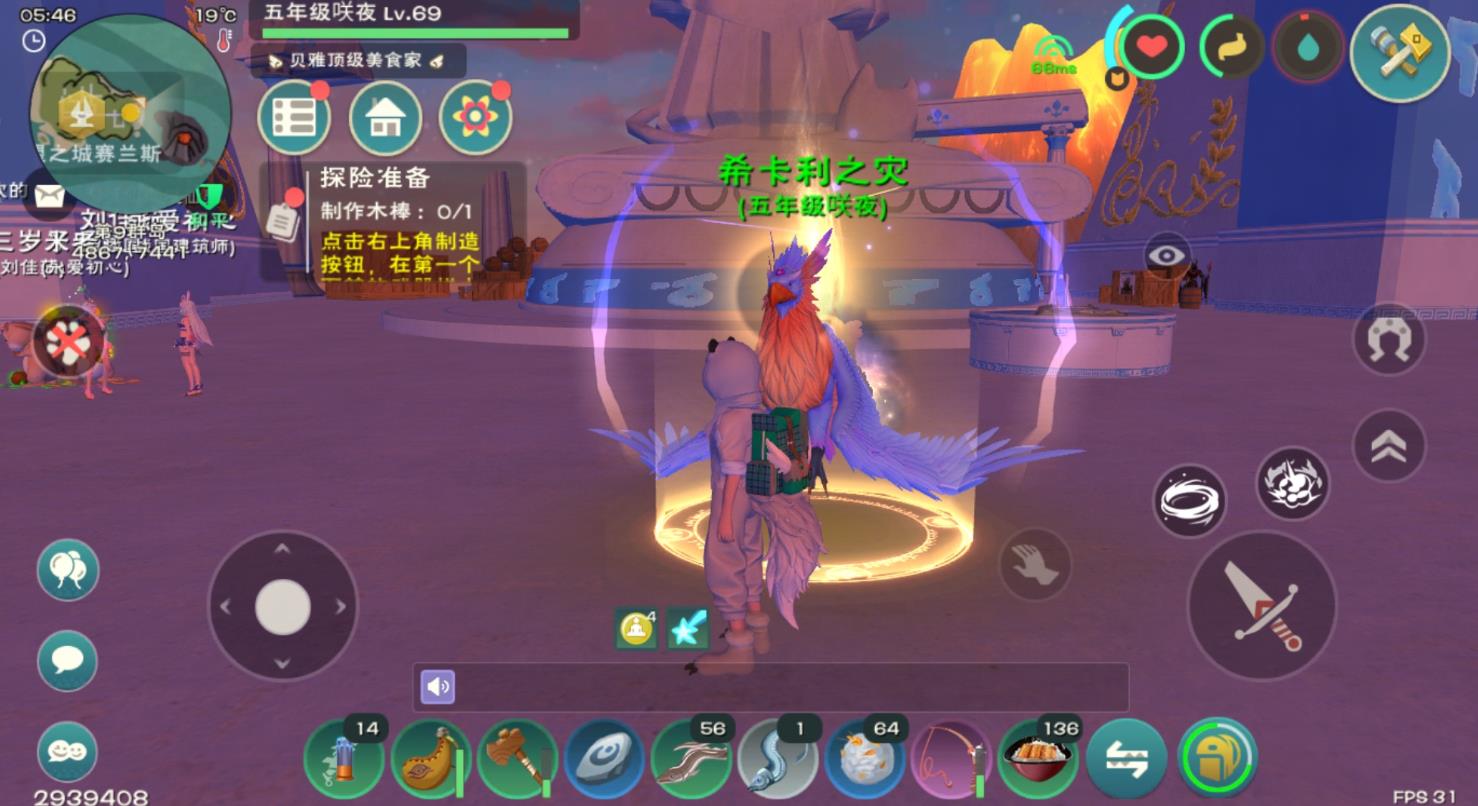The width and height of the screenshot is (1478, 806).
Task: Select the rice bowl food slot
Action: tap(1037, 759)
